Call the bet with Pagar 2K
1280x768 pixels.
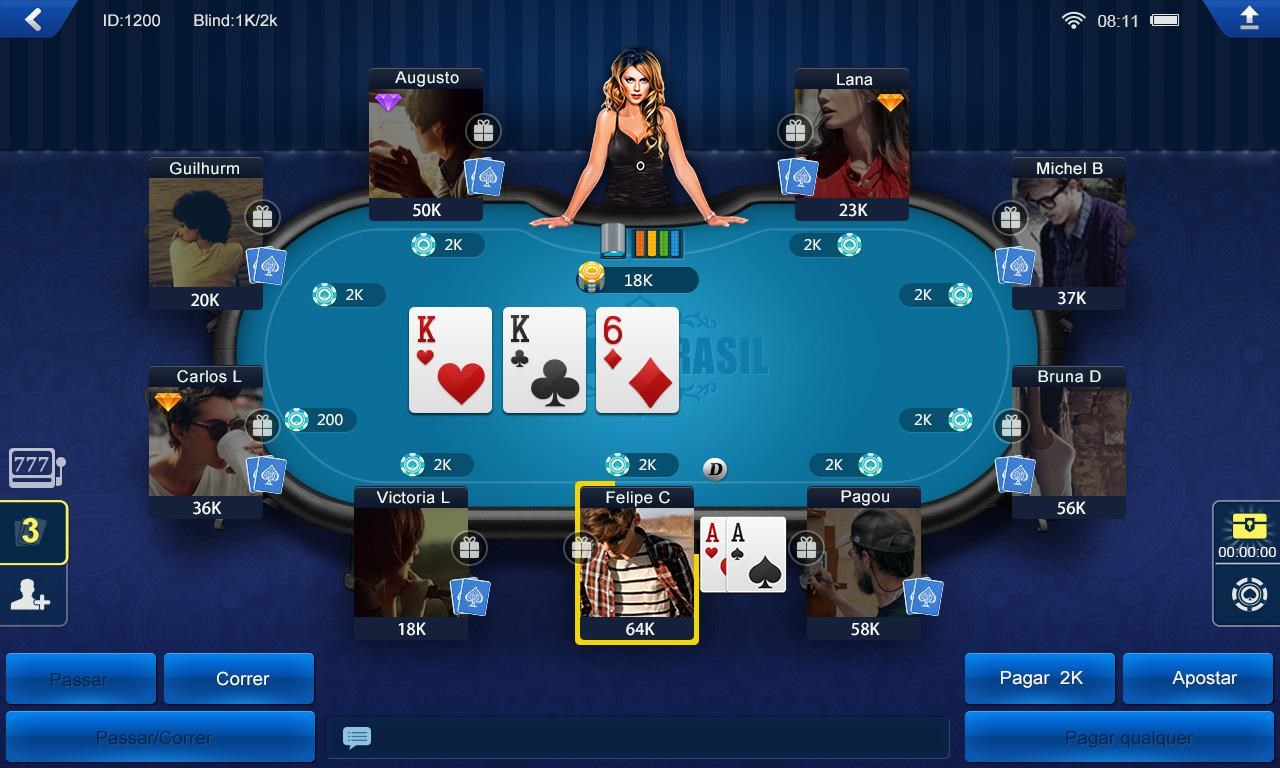pyautogui.click(x=1039, y=678)
